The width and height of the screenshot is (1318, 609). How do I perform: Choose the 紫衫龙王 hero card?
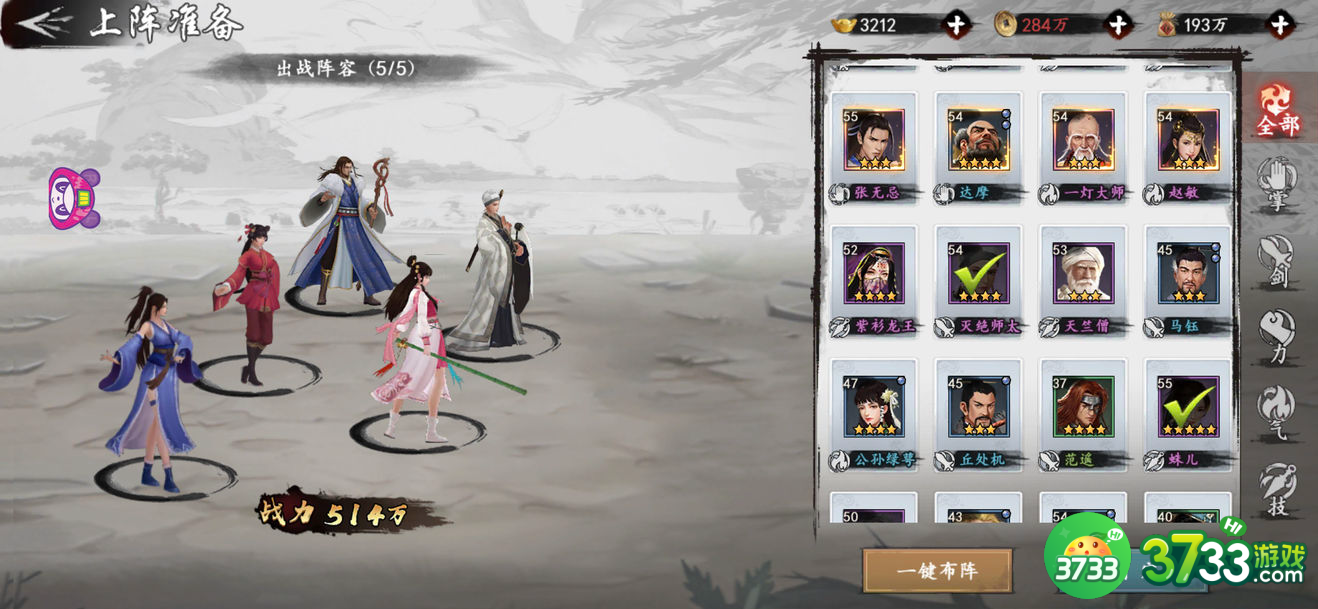874,273
